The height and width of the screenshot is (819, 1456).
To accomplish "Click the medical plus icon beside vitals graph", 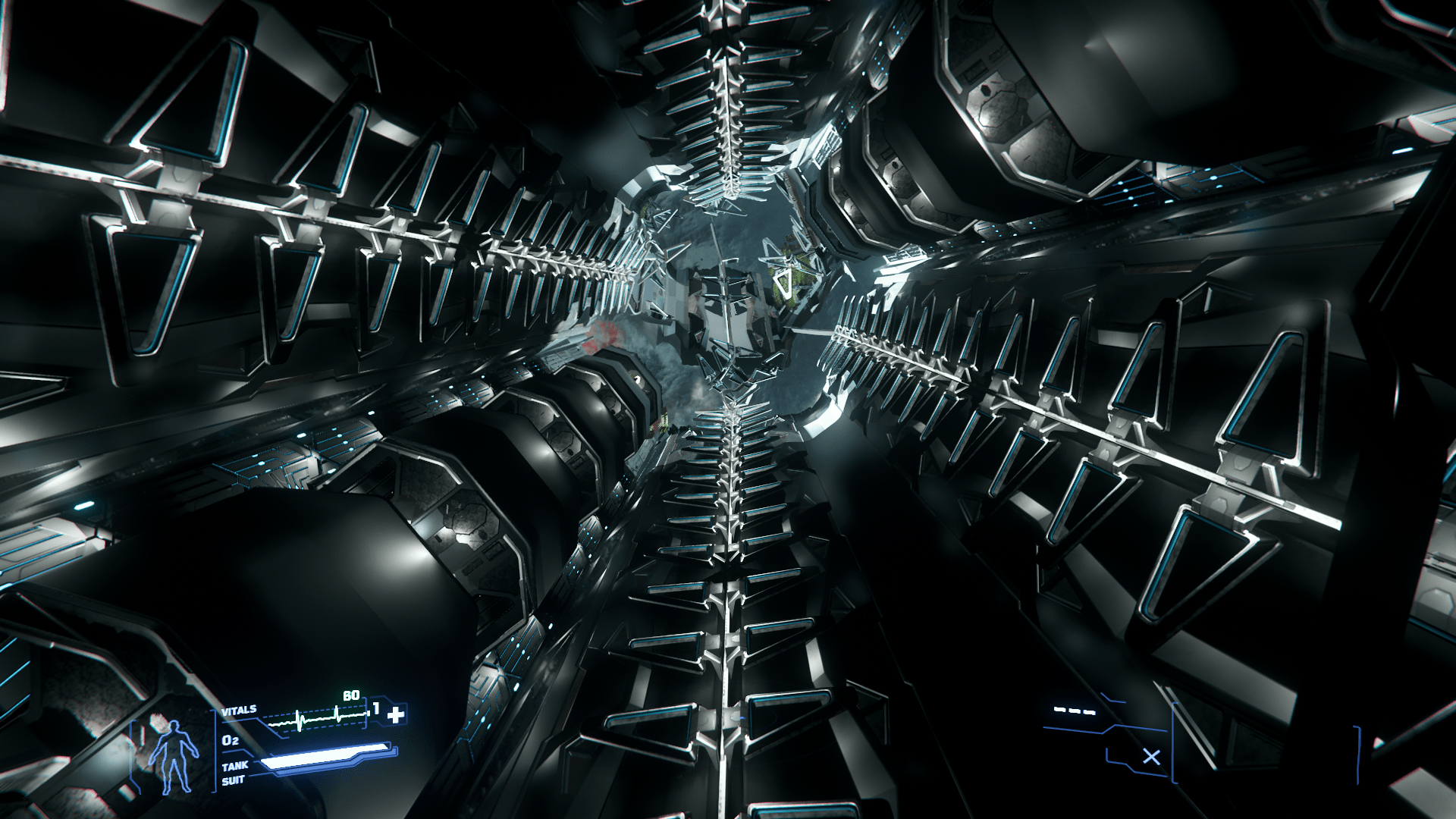I will pyautogui.click(x=395, y=714).
